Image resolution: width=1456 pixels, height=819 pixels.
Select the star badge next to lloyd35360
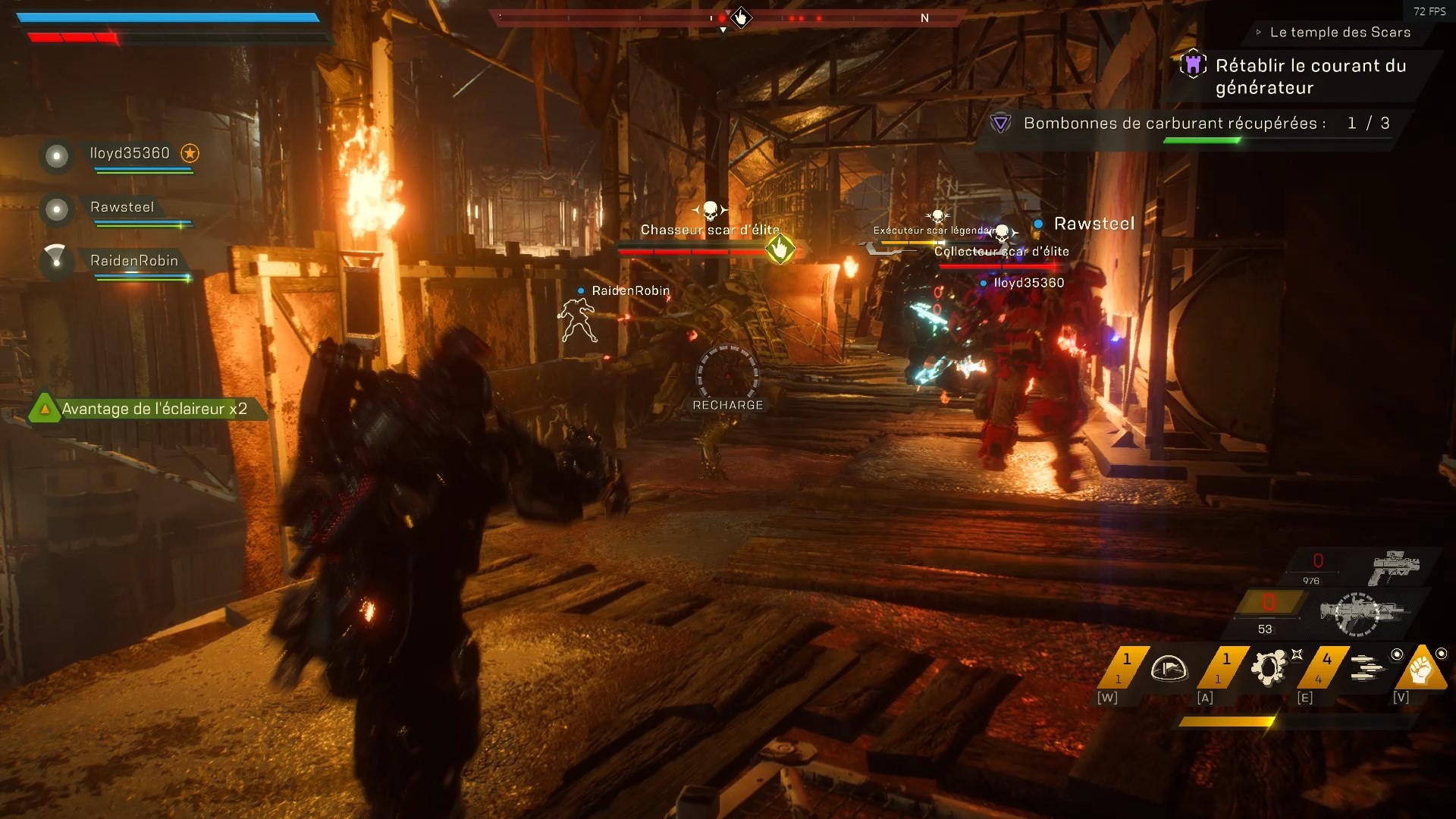[x=189, y=154]
